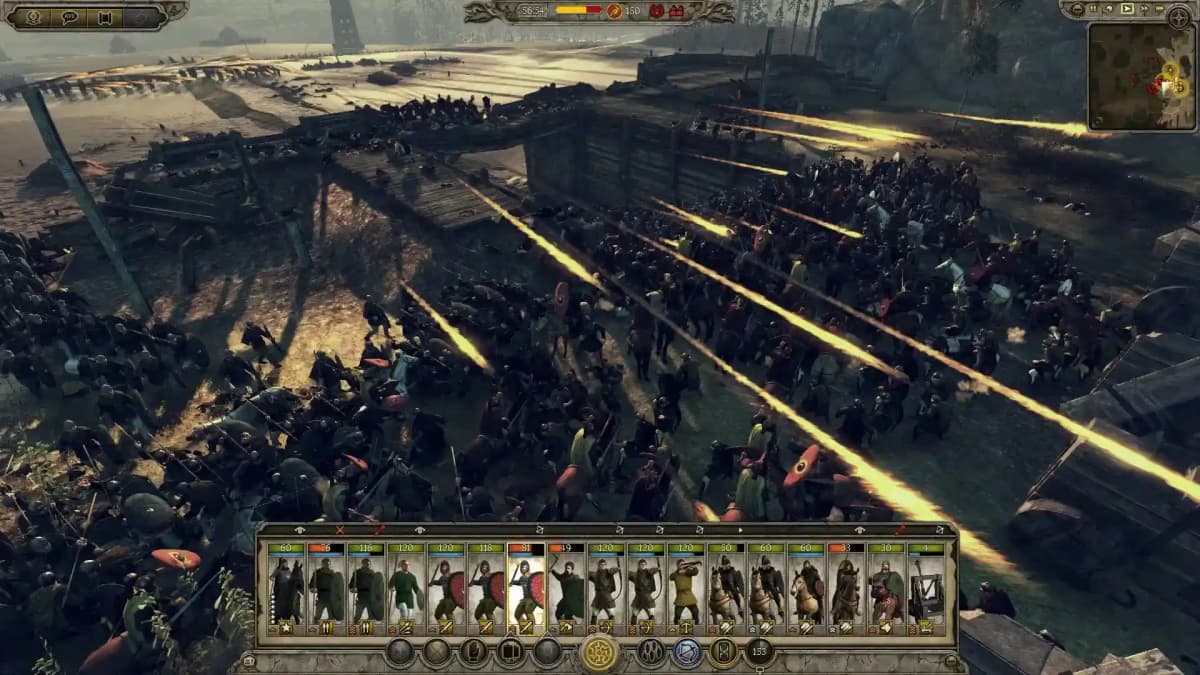Screen dimensions: 1200x675
Task: Pick the green-tunic infantry unit card
Action: click(x=406, y=590)
